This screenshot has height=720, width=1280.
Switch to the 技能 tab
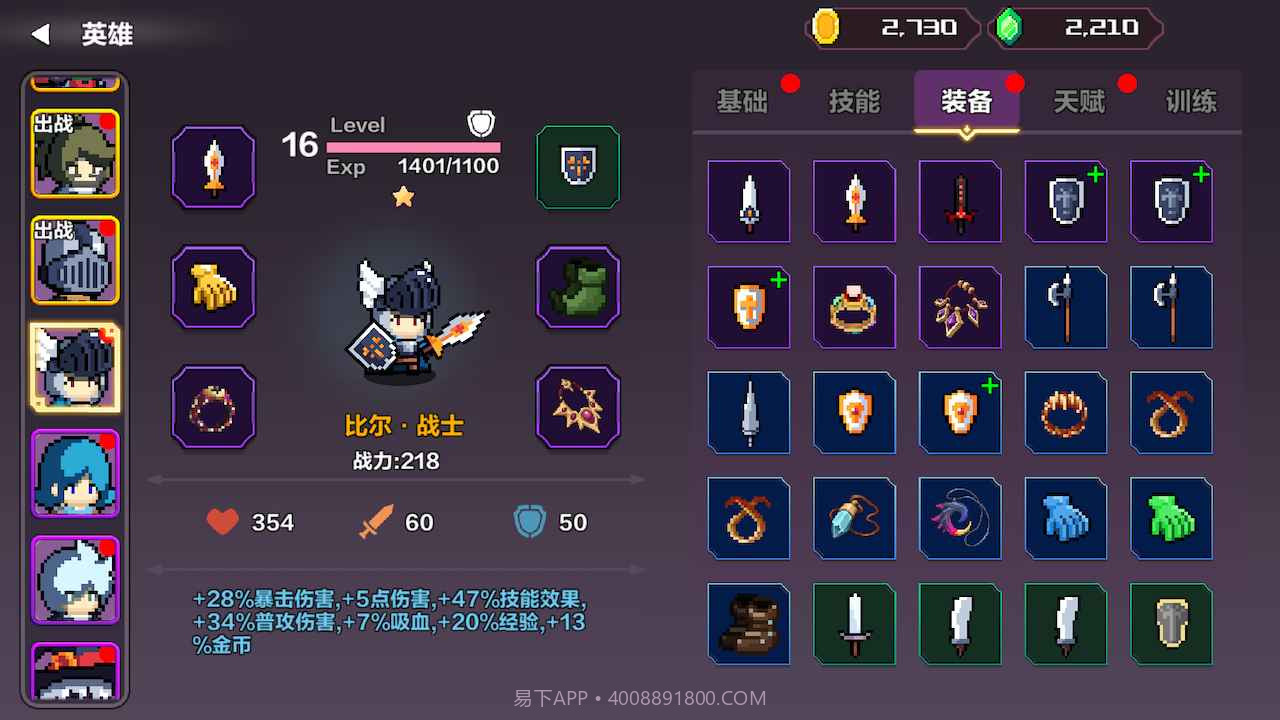853,101
